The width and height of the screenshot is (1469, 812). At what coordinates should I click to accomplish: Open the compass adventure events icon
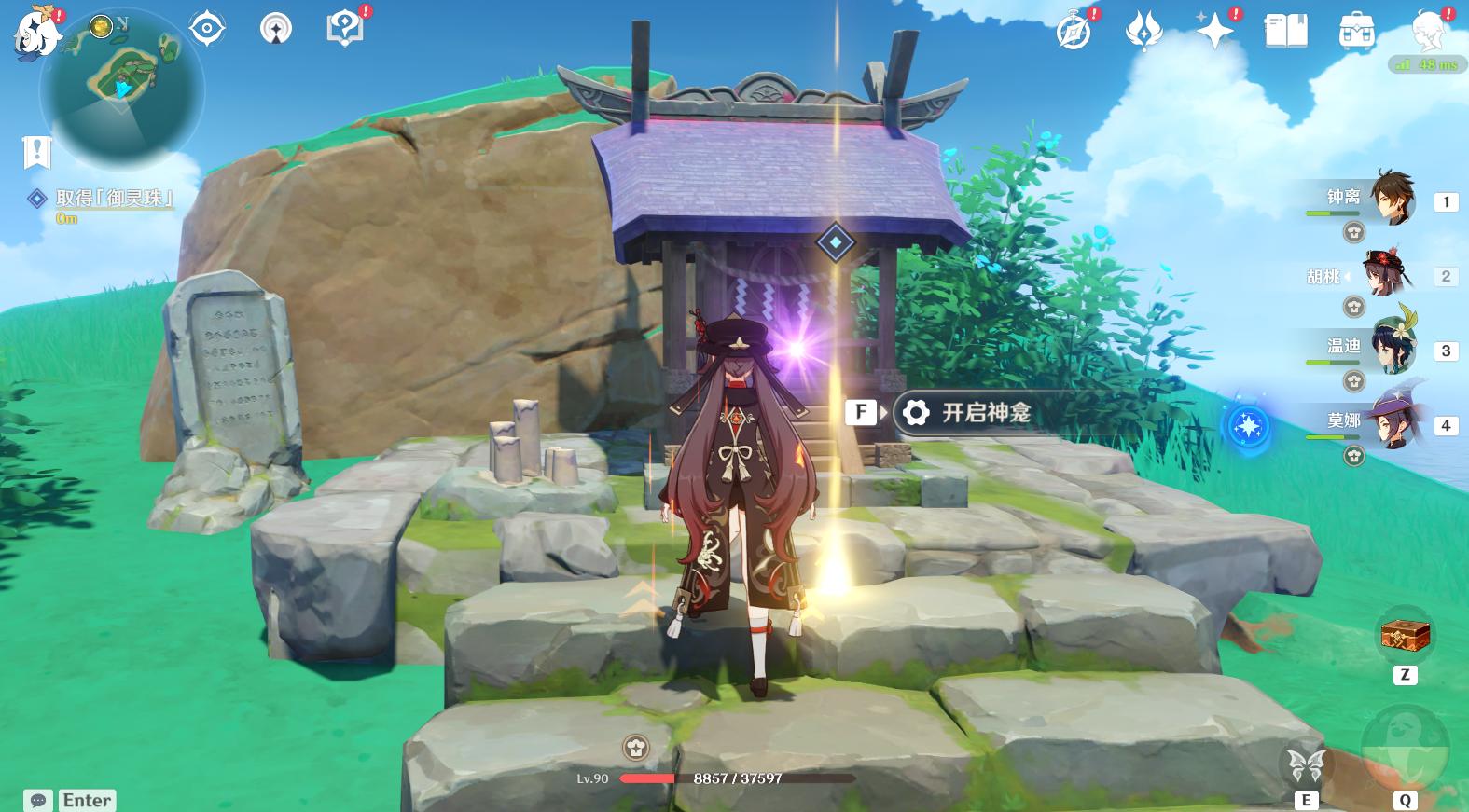click(1074, 32)
